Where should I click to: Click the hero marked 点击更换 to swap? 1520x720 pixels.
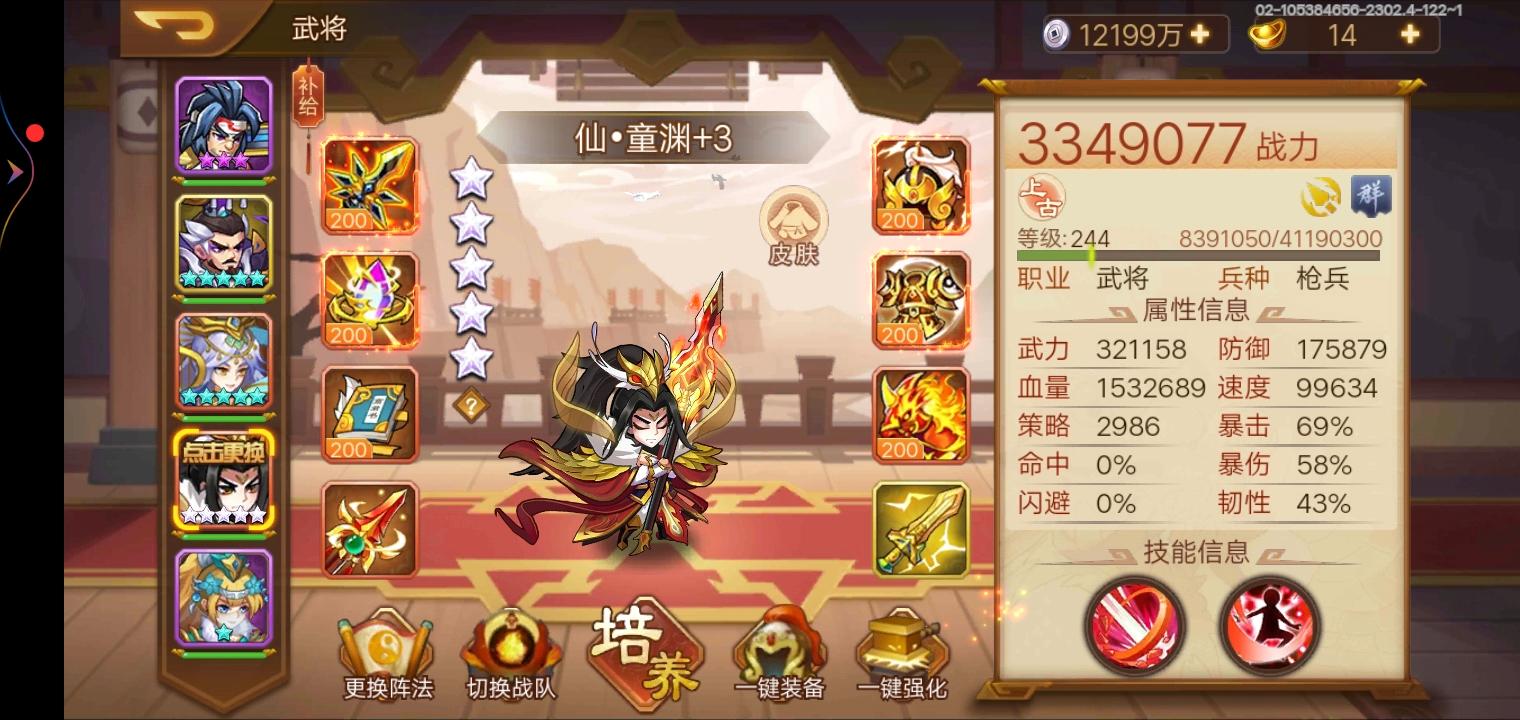pyautogui.click(x=224, y=480)
